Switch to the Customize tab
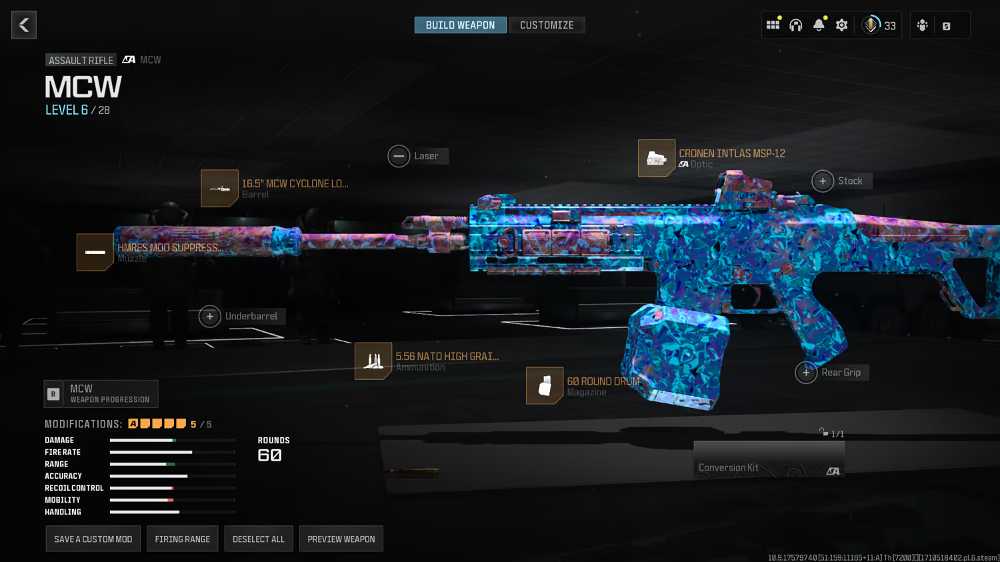The width and height of the screenshot is (1000, 562). (547, 25)
